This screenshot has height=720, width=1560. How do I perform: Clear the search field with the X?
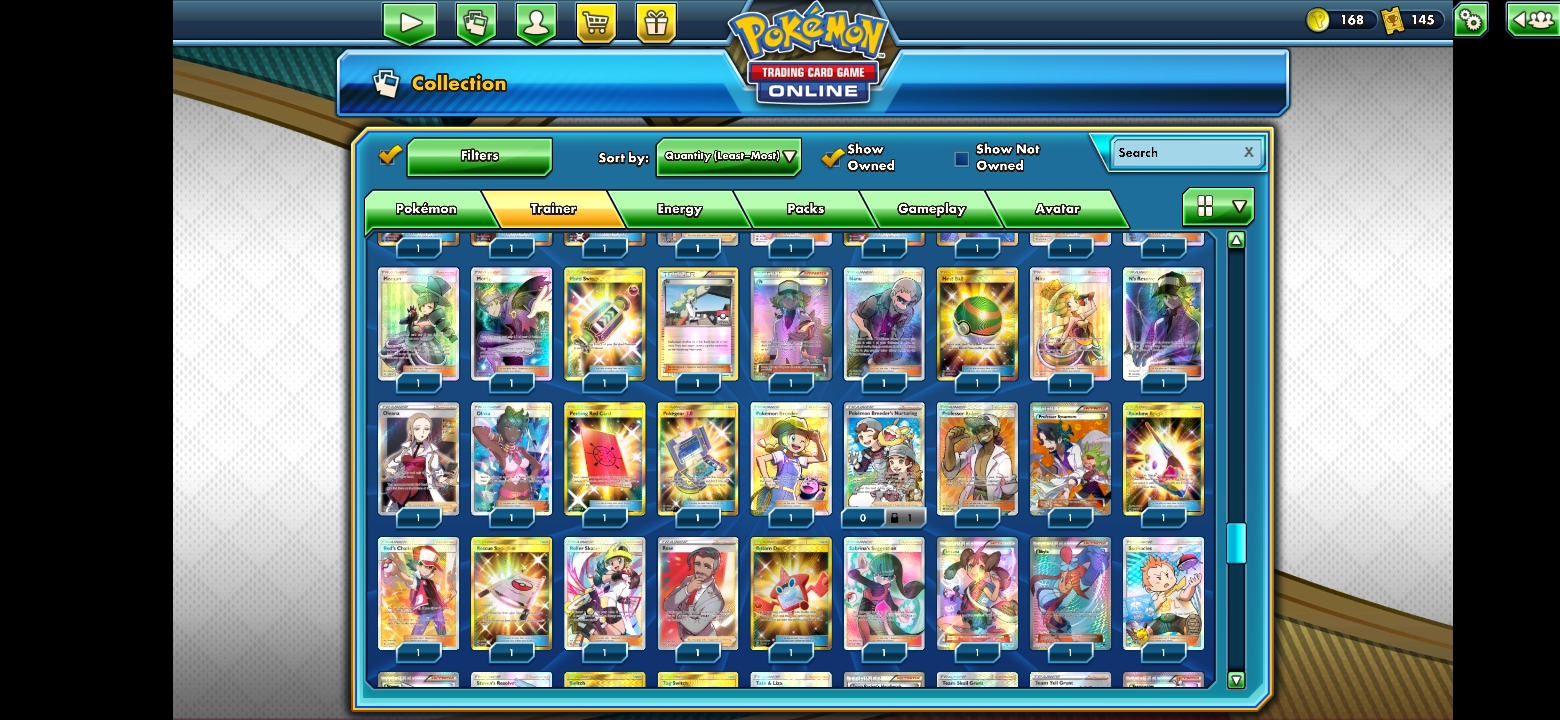tap(1248, 152)
